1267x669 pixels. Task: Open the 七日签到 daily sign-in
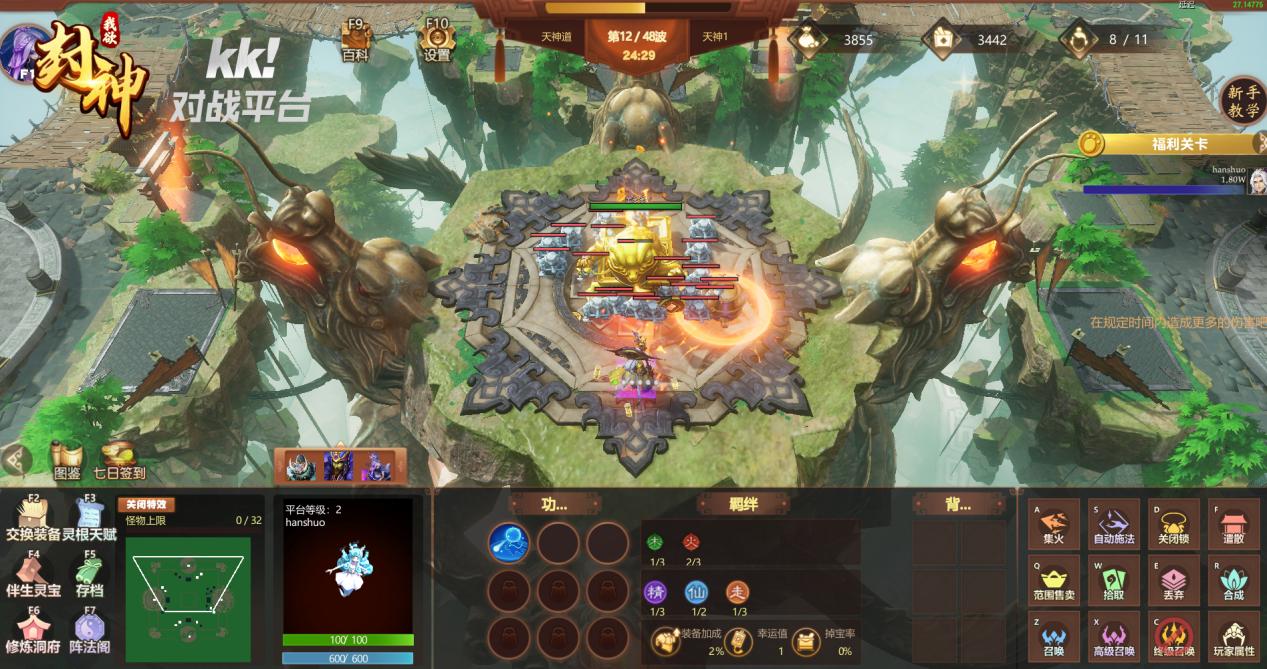click(119, 459)
